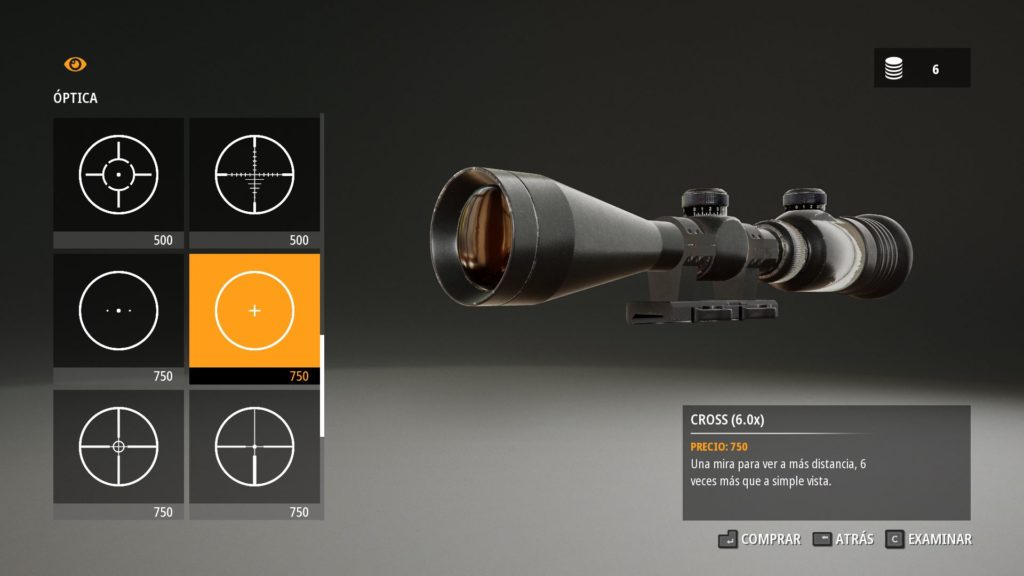
Task: Click the Comprar buy button
Action: (x=759, y=539)
